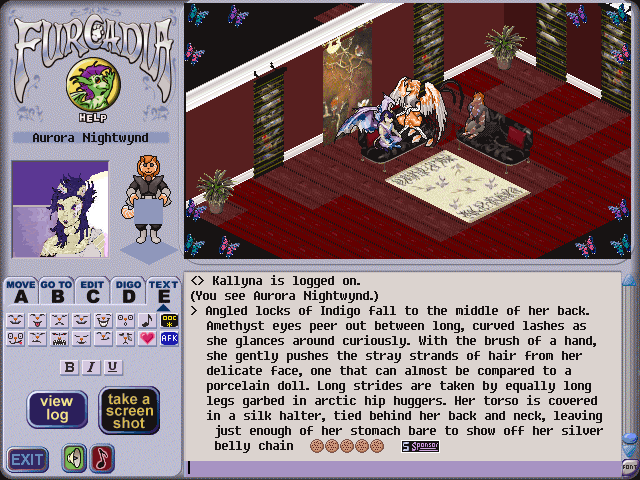The width and height of the screenshot is (640, 480).
Task: Switch to the GO TO B tab
Action: (56, 291)
